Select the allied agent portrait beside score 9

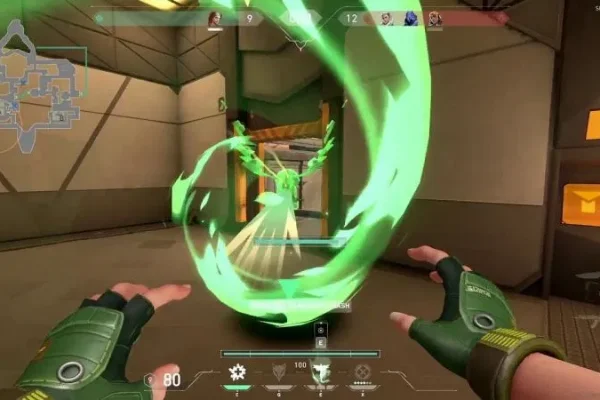click(x=214, y=18)
